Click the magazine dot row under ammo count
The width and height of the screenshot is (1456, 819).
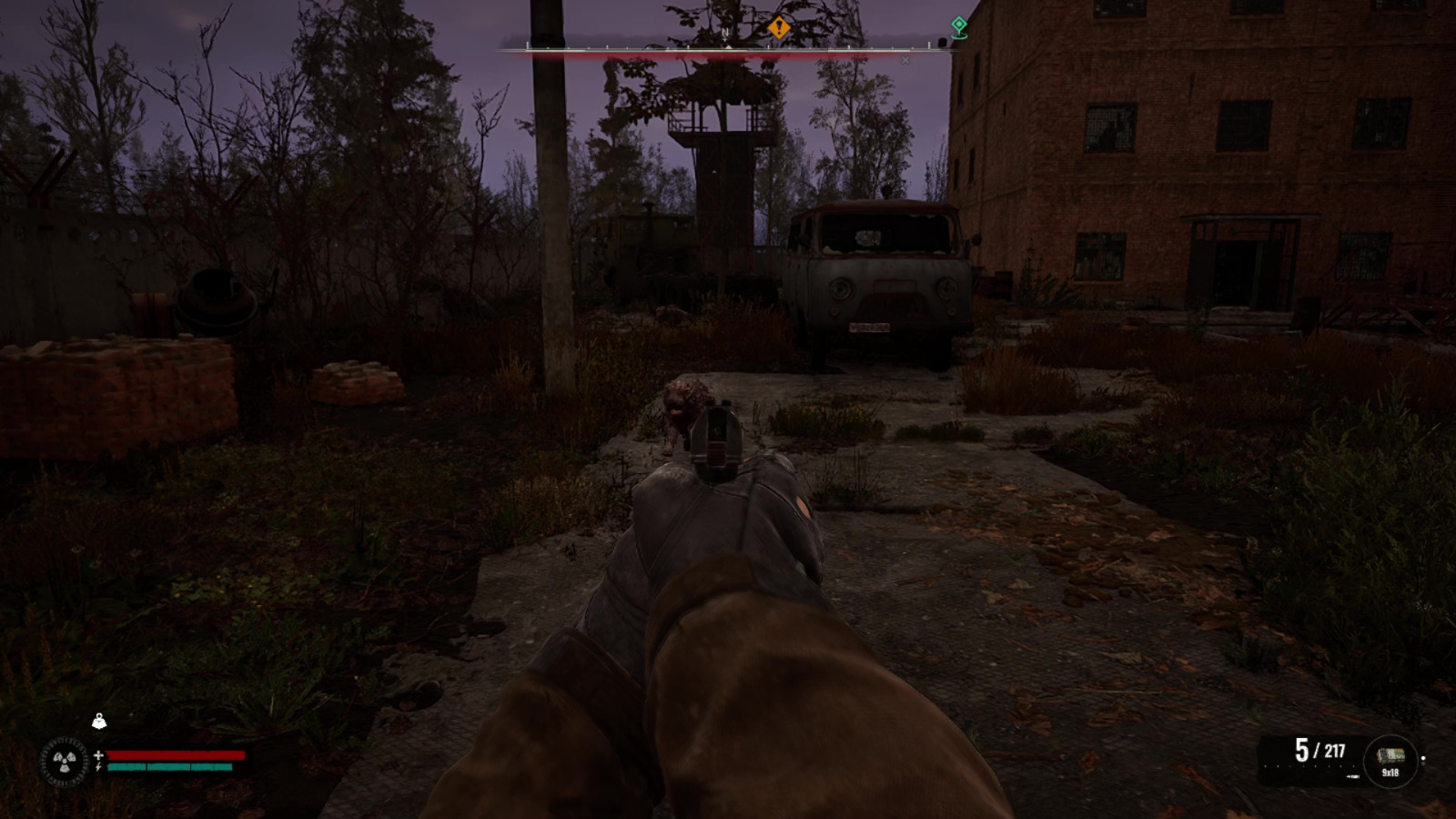coord(1308,766)
